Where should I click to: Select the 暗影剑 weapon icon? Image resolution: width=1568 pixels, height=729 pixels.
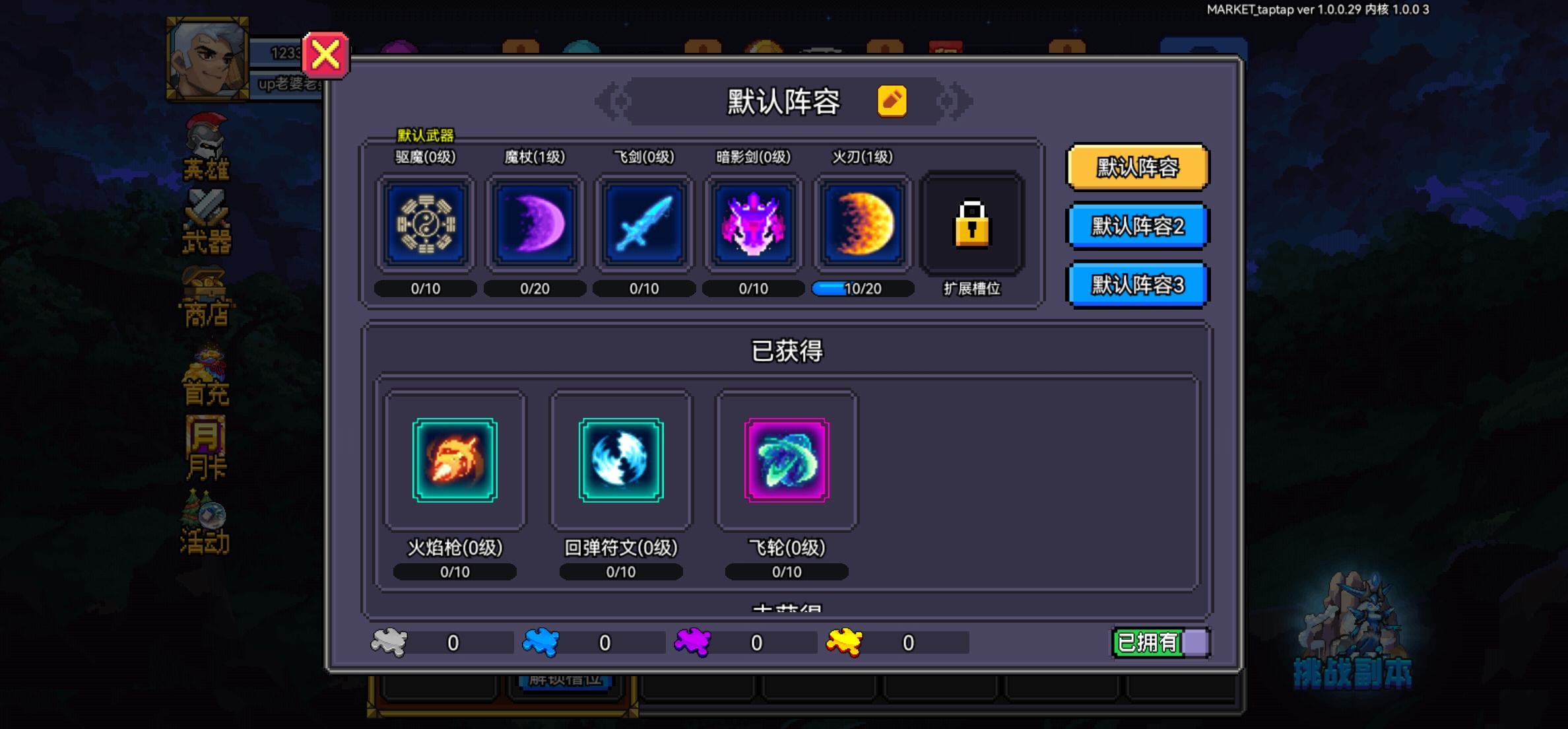(752, 225)
